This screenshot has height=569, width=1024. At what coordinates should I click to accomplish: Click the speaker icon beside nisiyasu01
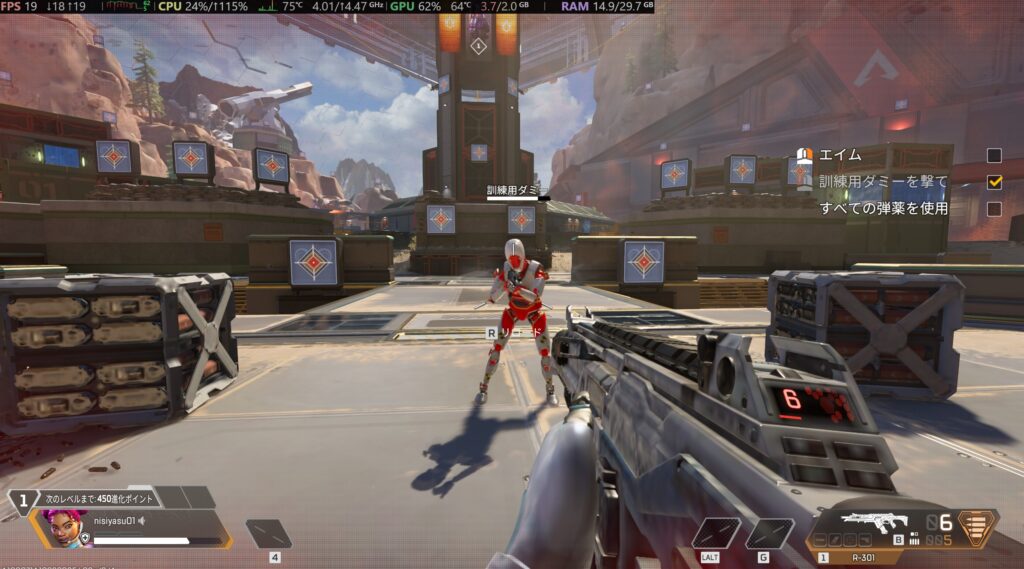[142, 520]
